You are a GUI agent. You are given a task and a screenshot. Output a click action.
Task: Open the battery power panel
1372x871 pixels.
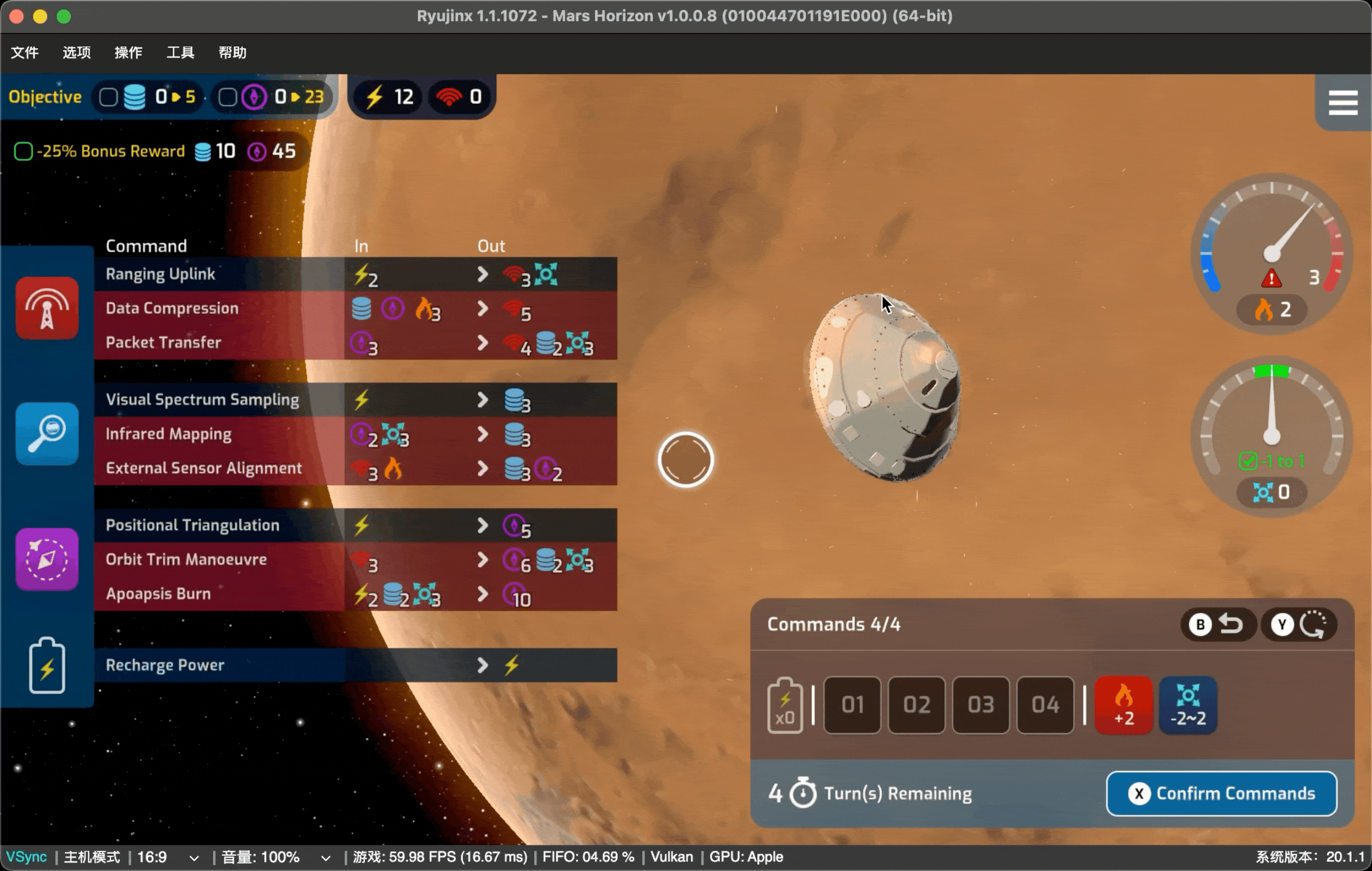click(x=46, y=665)
